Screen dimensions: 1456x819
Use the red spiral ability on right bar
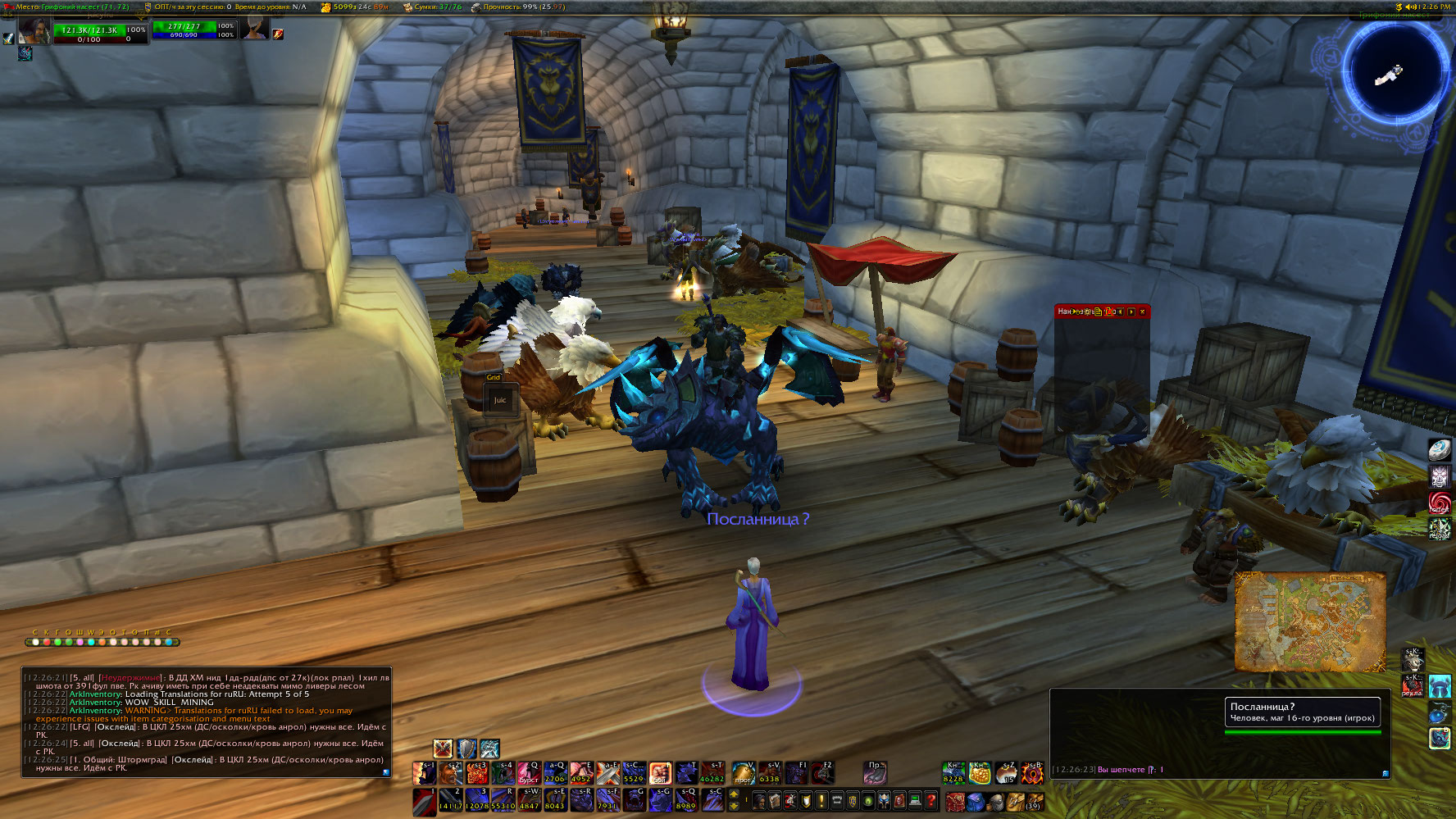[1440, 501]
